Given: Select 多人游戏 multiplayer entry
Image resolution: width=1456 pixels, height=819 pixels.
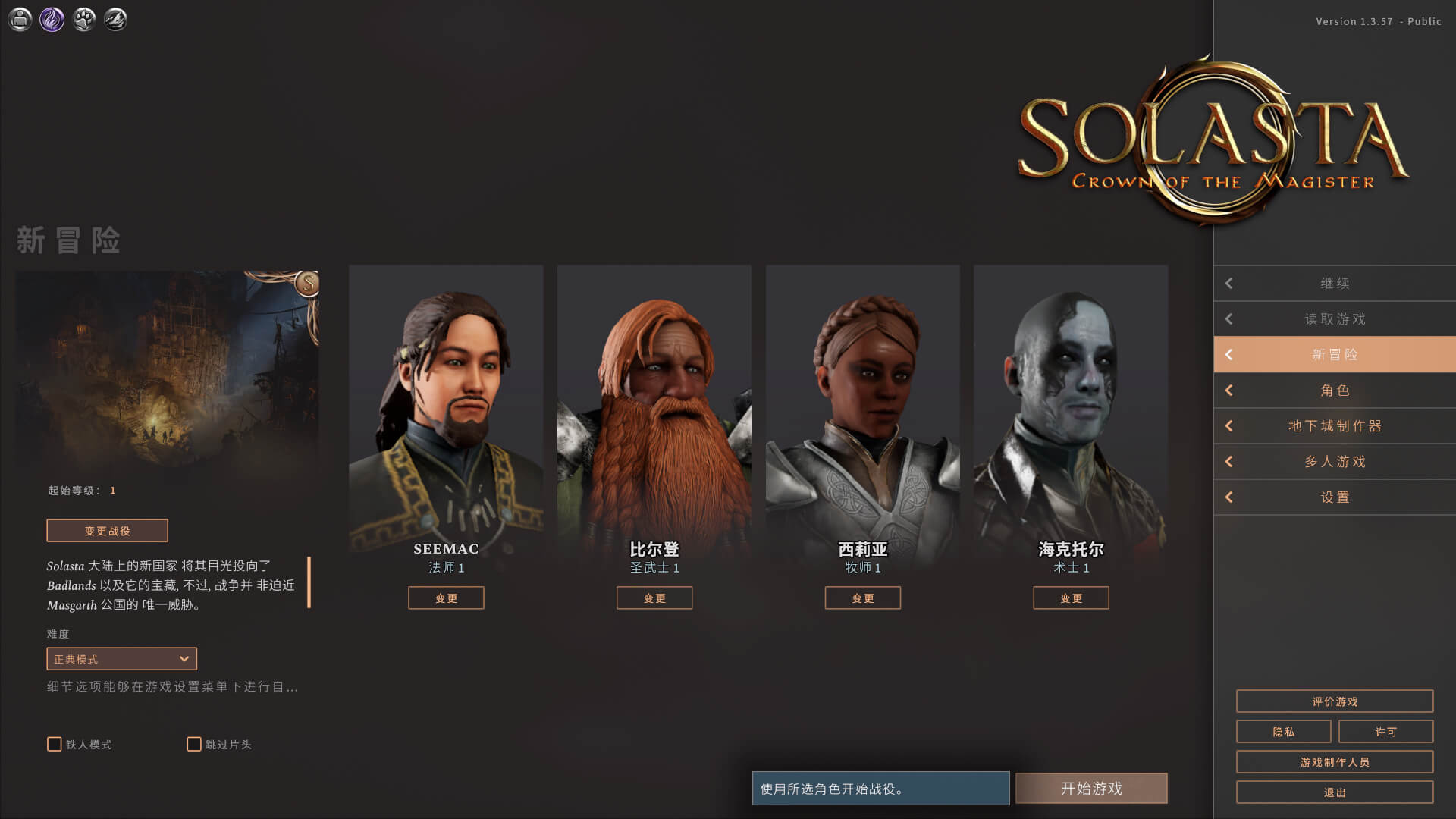Looking at the screenshot, I should coord(1335,462).
